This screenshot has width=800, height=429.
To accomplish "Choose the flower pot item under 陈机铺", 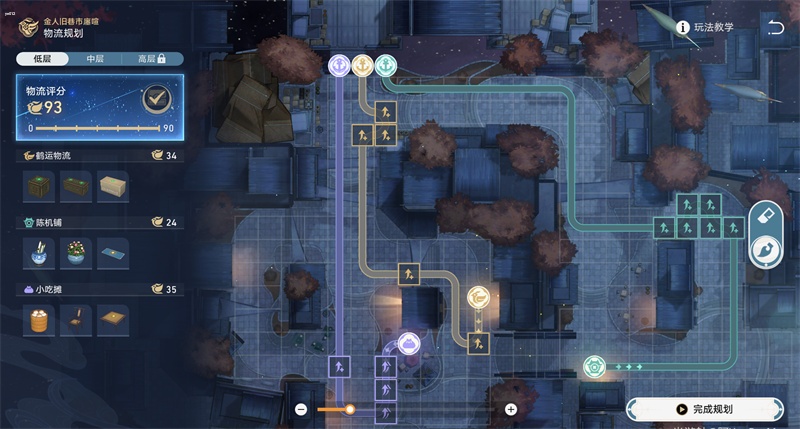I will coord(75,251).
